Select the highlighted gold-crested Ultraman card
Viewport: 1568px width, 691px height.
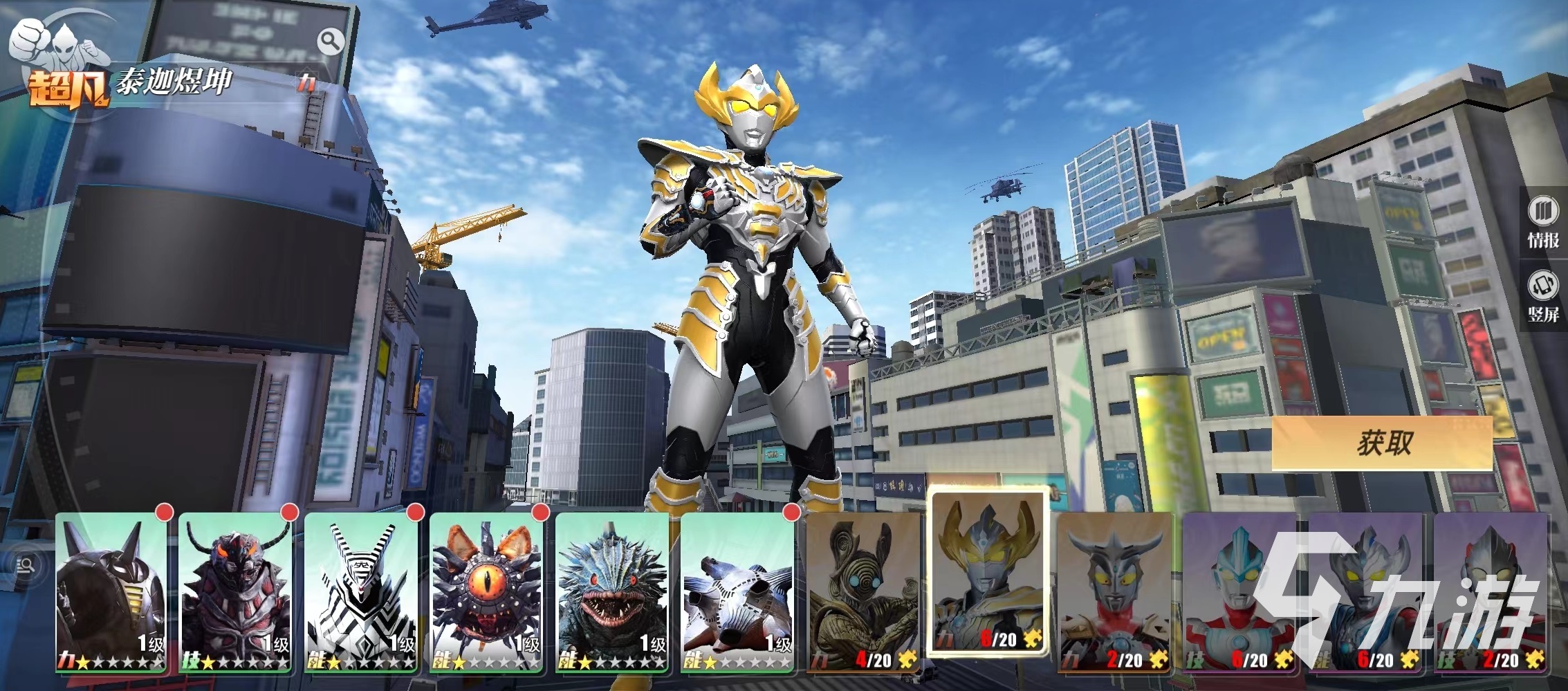[x=988, y=573]
